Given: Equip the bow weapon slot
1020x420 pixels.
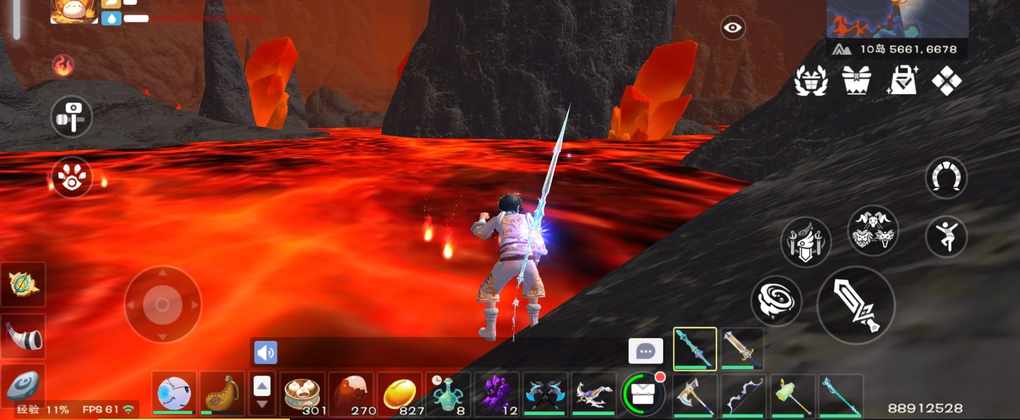Looking at the screenshot, I should point(741,393).
